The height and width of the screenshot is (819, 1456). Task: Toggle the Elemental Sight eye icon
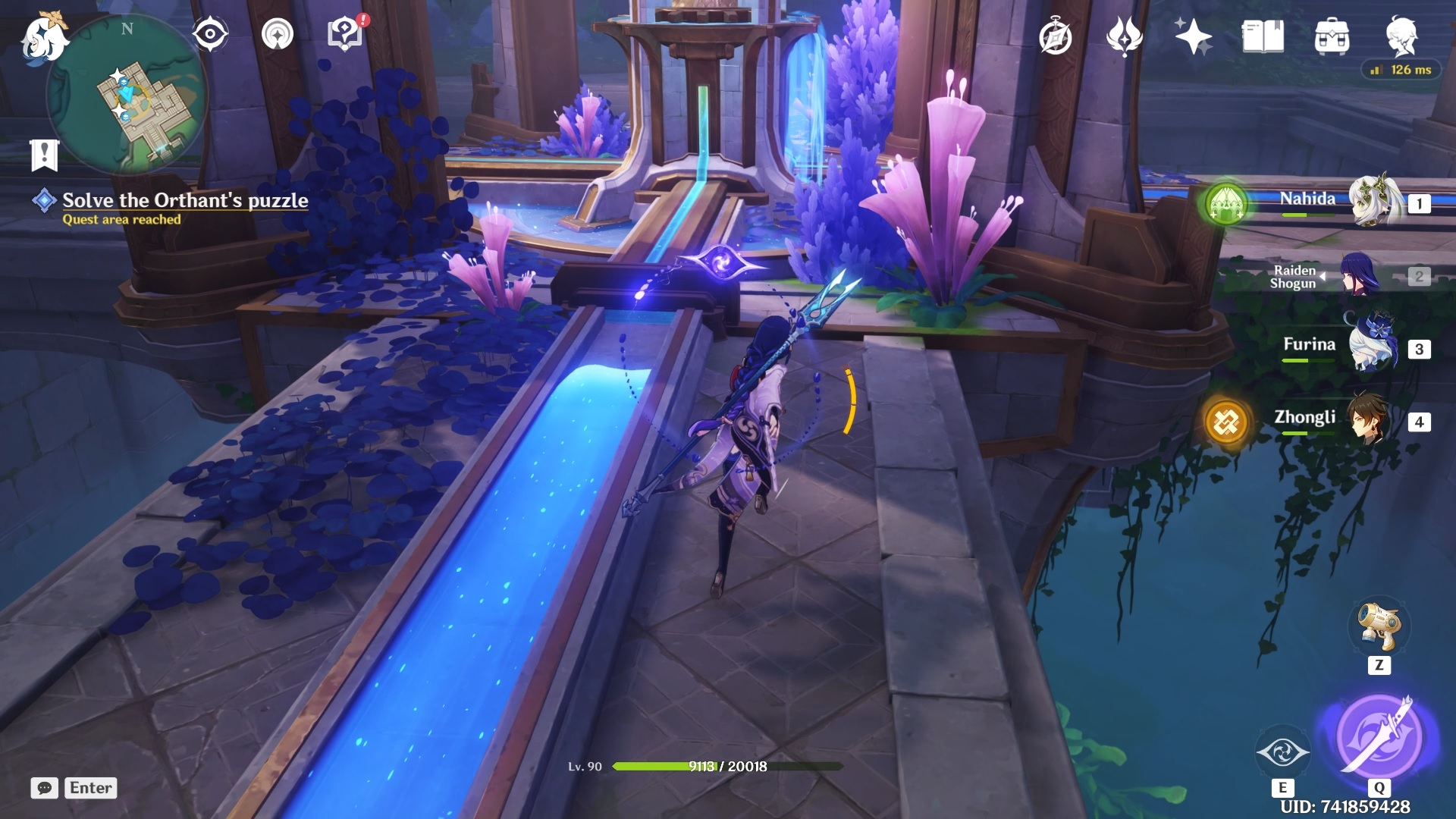pos(210,34)
